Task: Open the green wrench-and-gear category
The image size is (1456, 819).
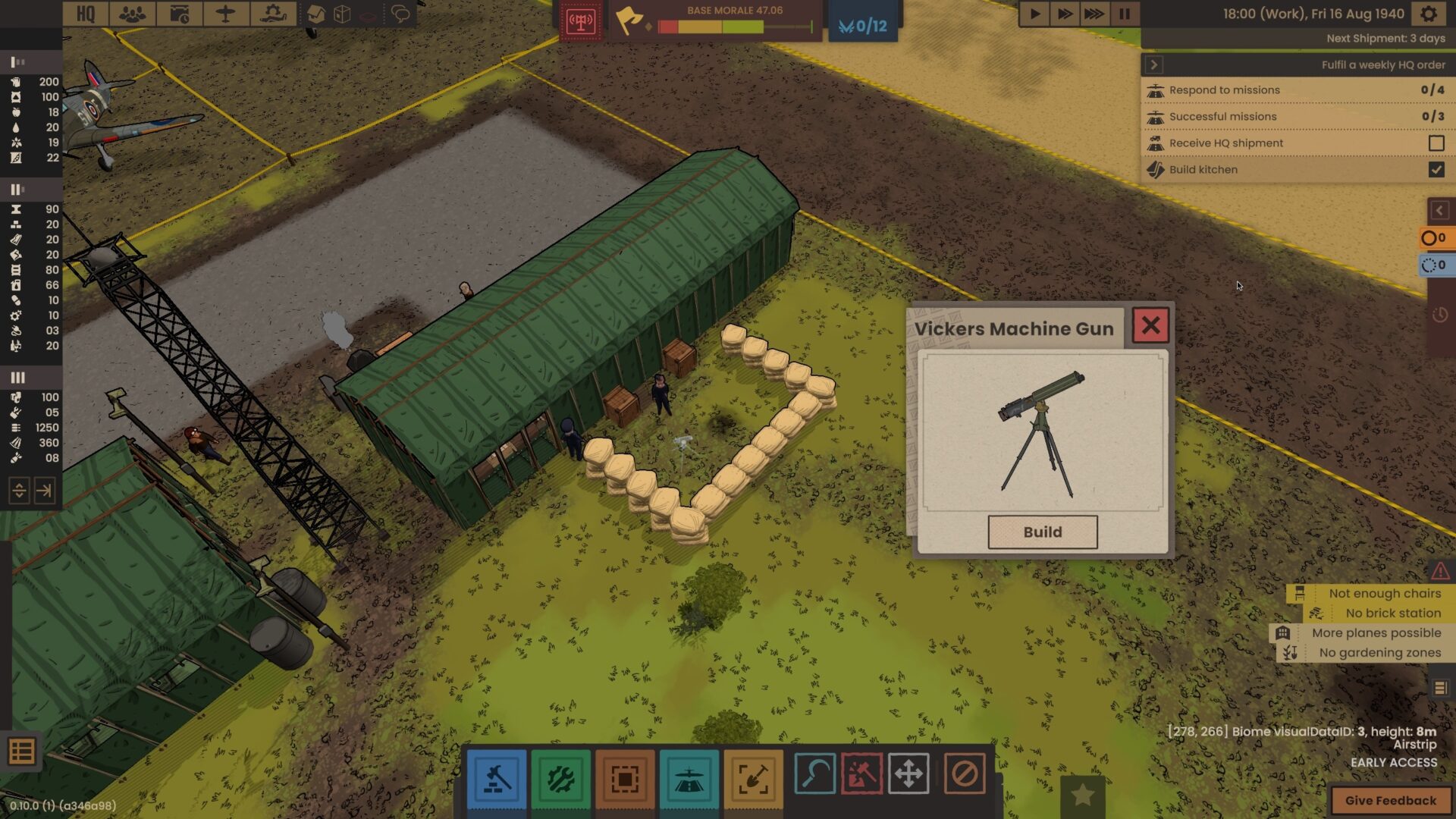Action: 560,778
